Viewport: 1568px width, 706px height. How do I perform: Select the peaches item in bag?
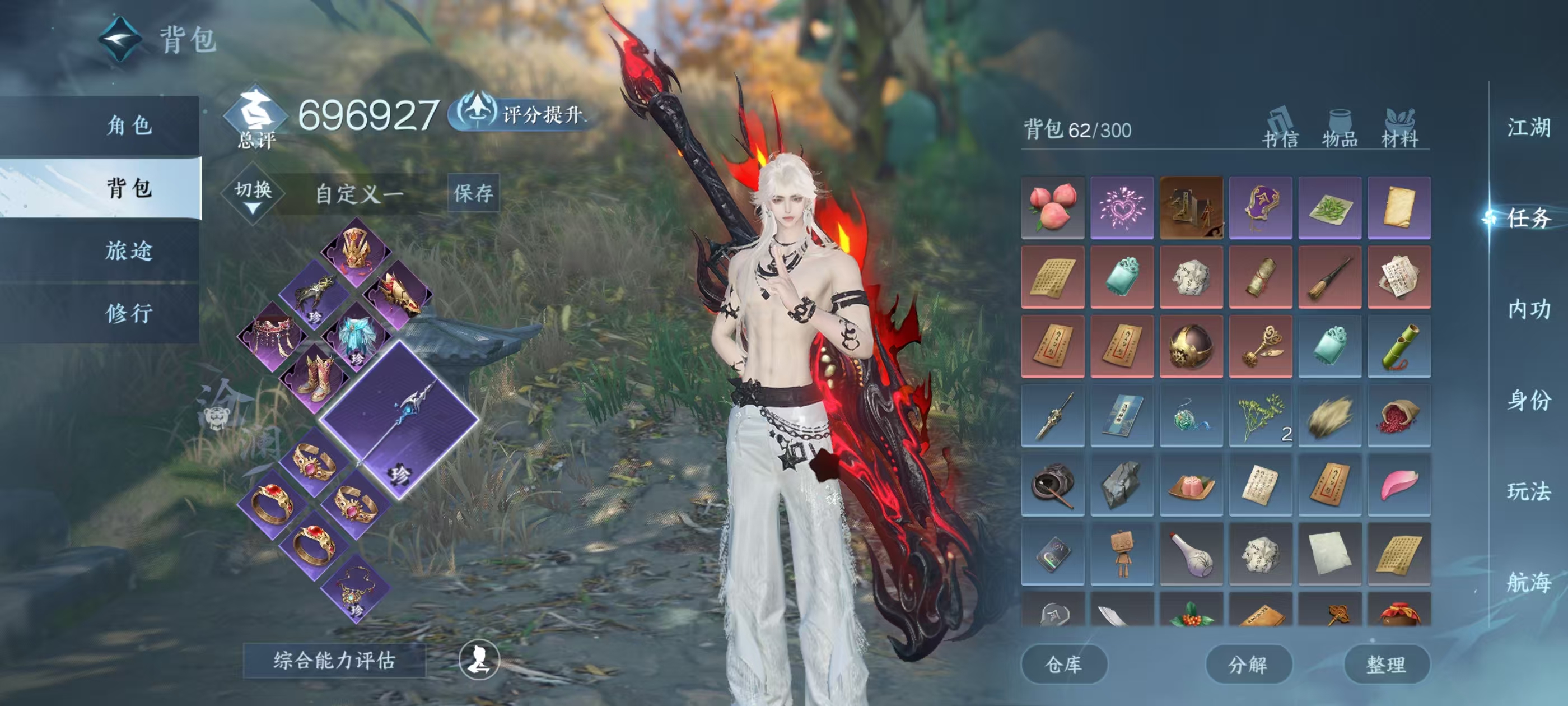pos(1052,207)
